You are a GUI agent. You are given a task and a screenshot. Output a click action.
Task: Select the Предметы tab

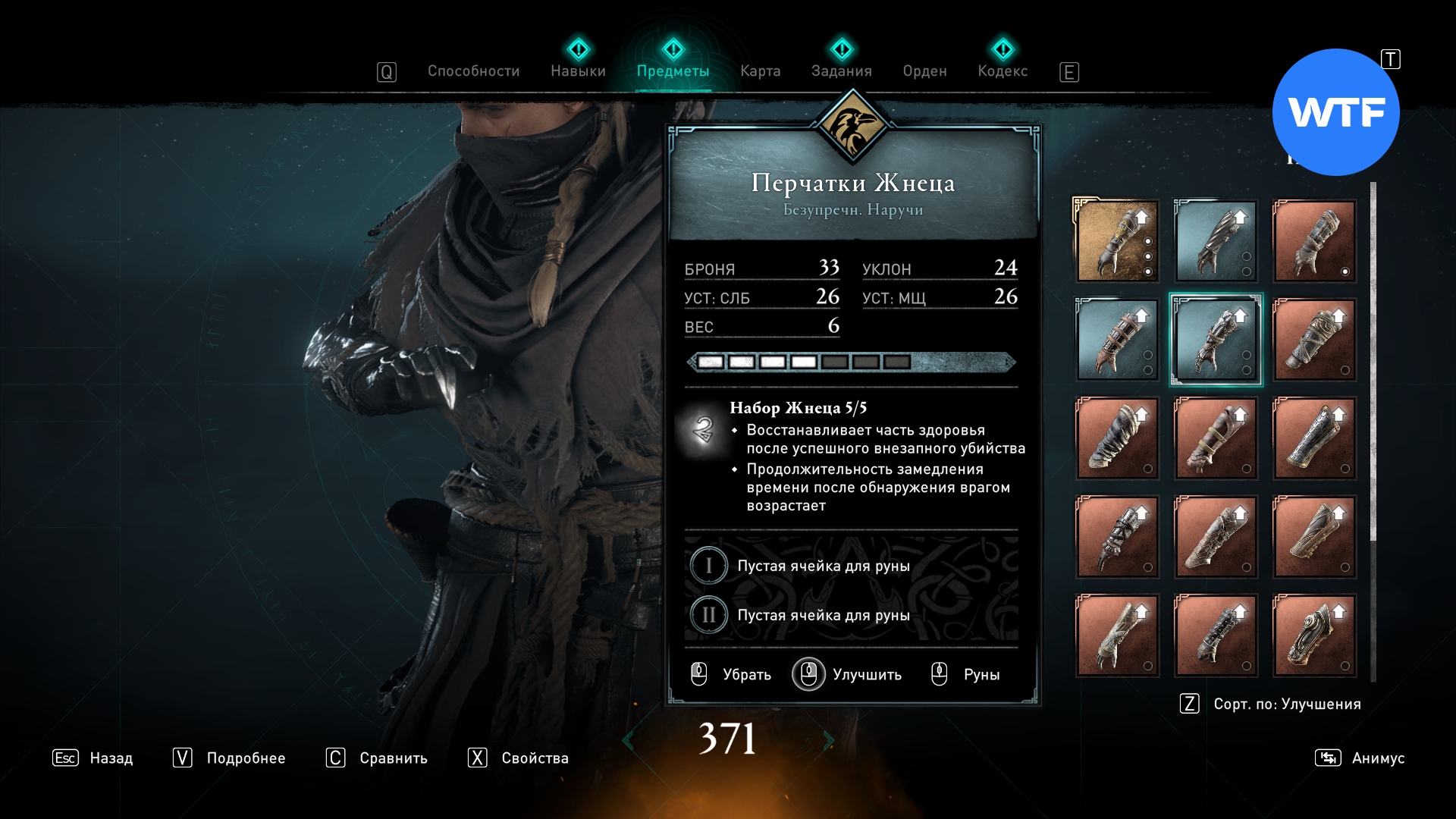coord(673,71)
